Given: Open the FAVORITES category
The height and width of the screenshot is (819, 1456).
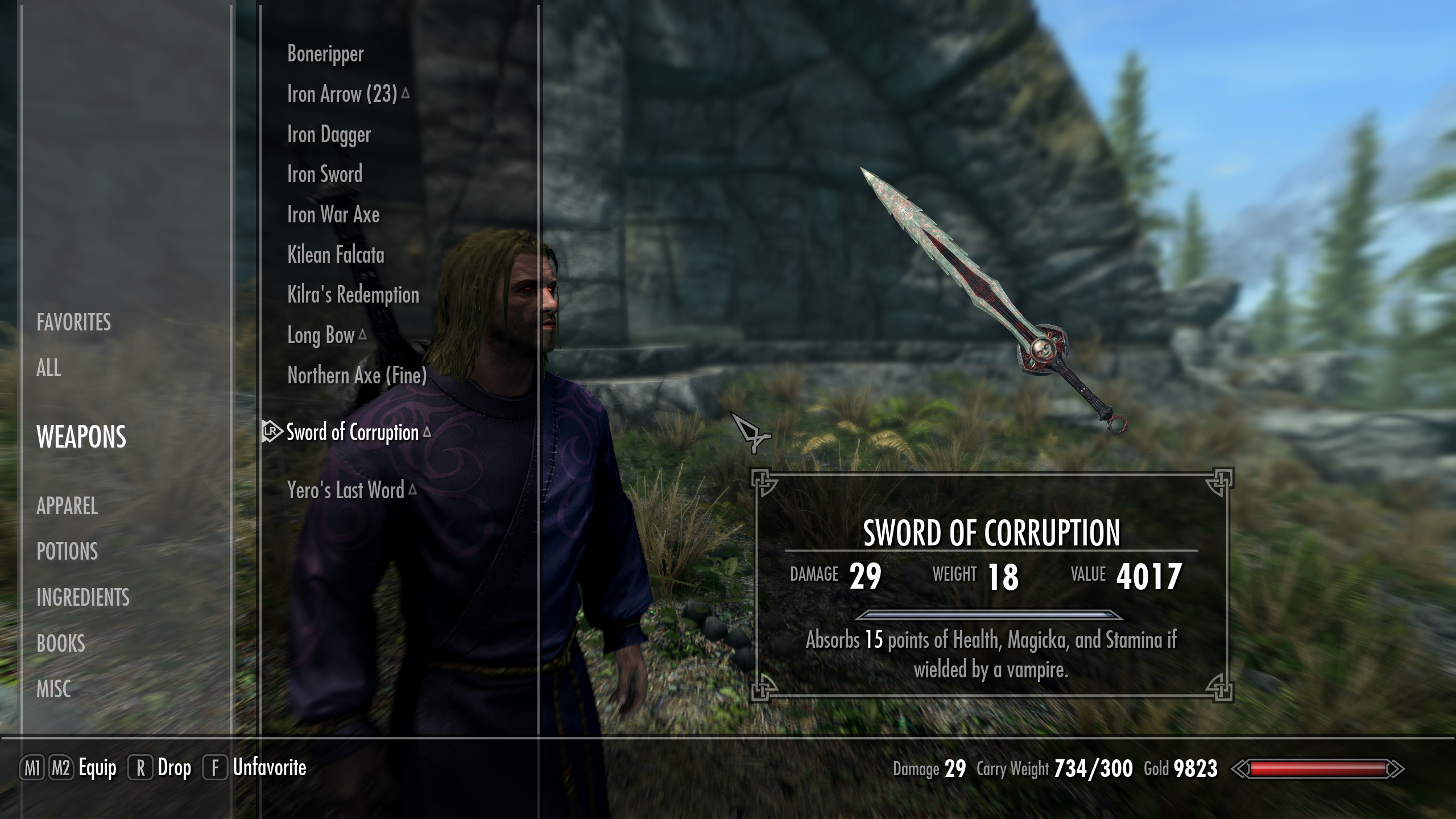Looking at the screenshot, I should [x=73, y=323].
